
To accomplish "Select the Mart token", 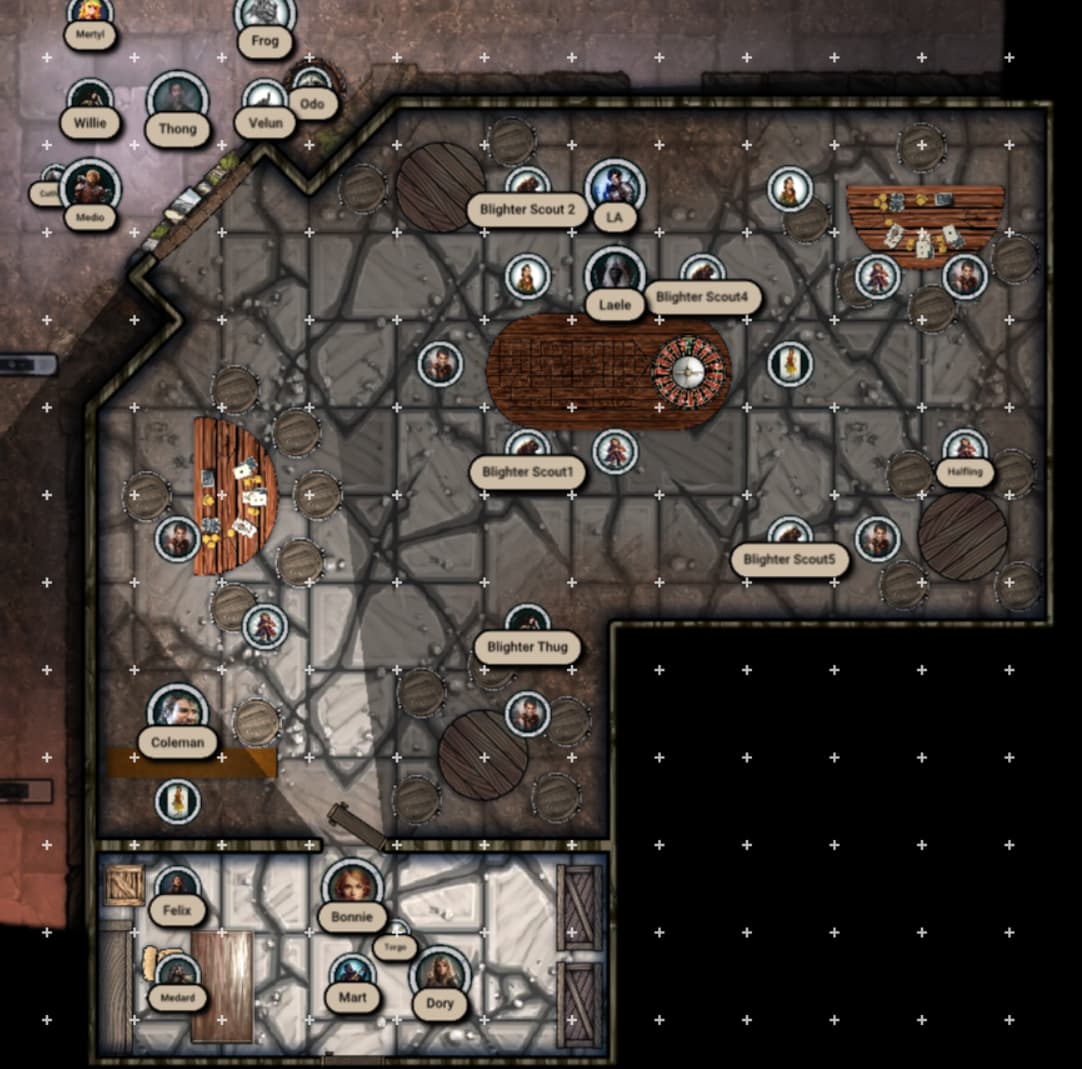I will click(352, 973).
